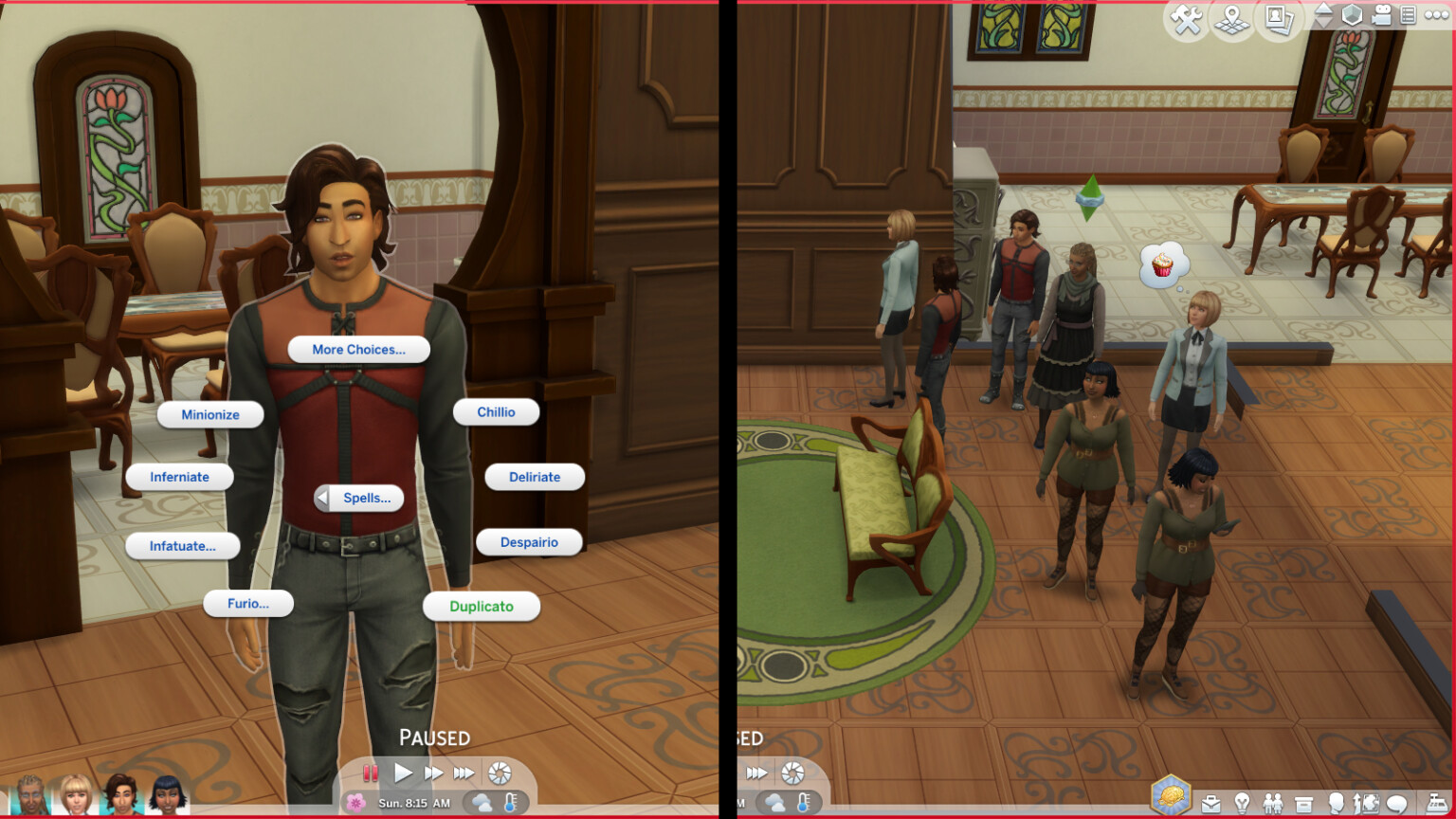Screen dimensions: 1456x819
Task: Cast the Duplicato spell
Action: click(x=482, y=606)
